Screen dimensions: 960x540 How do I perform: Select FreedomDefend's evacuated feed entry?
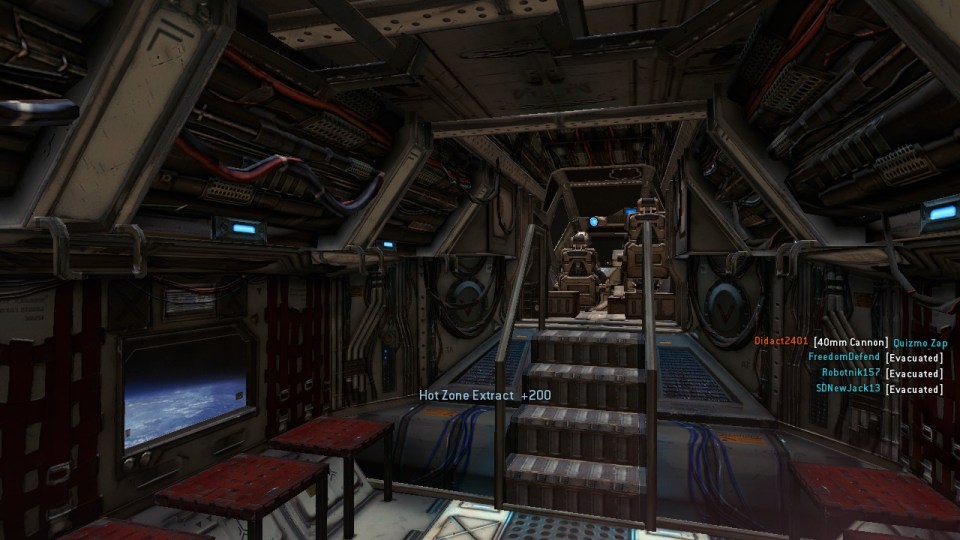(844, 357)
